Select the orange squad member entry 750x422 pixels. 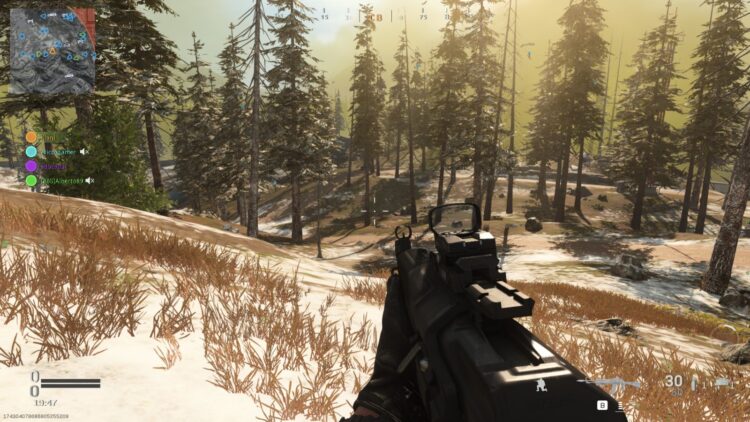click(x=32, y=137)
